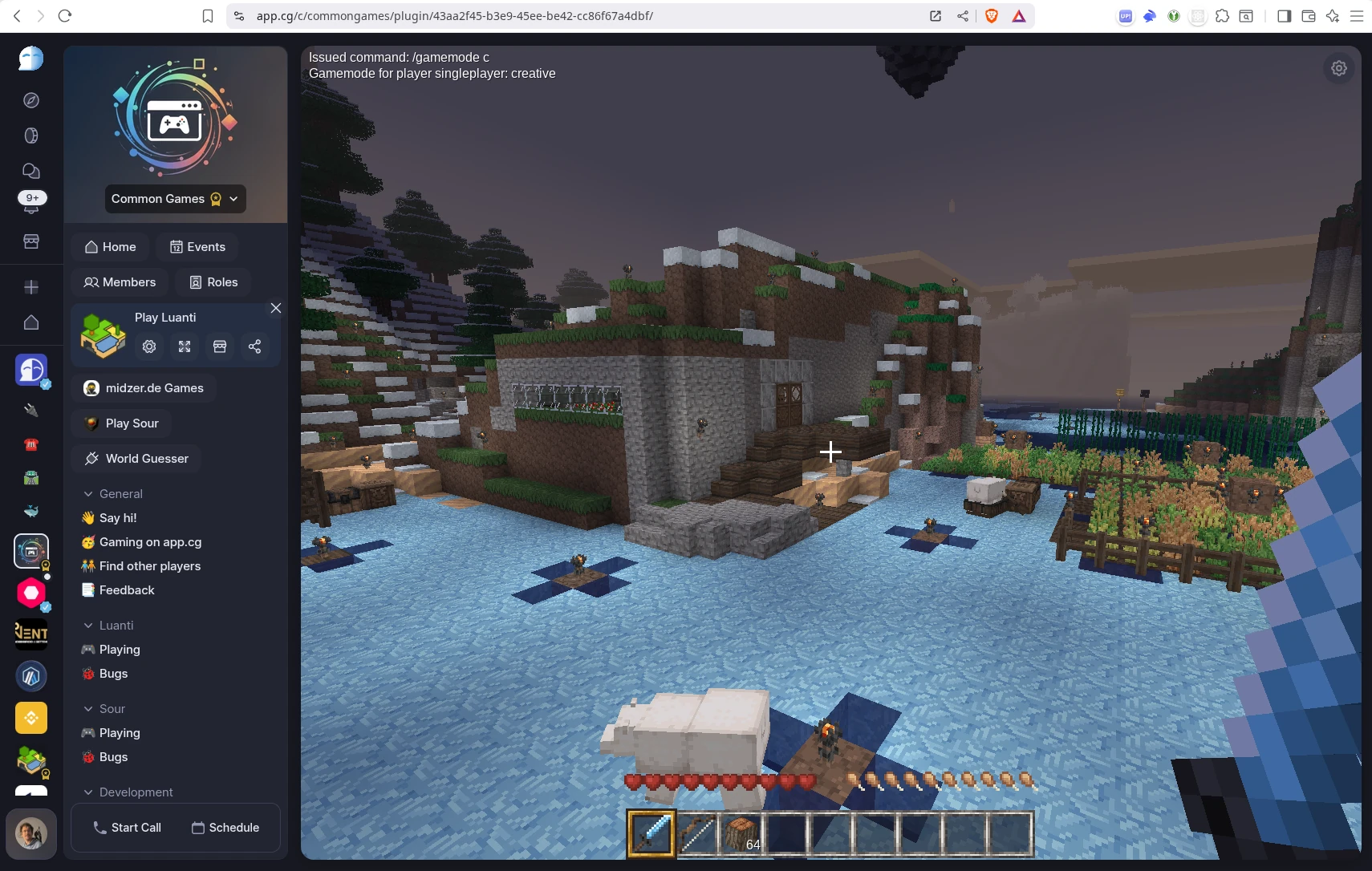Screen dimensions: 1372x871
Task: Open the compass discover icon in sidebar
Action: [30, 99]
